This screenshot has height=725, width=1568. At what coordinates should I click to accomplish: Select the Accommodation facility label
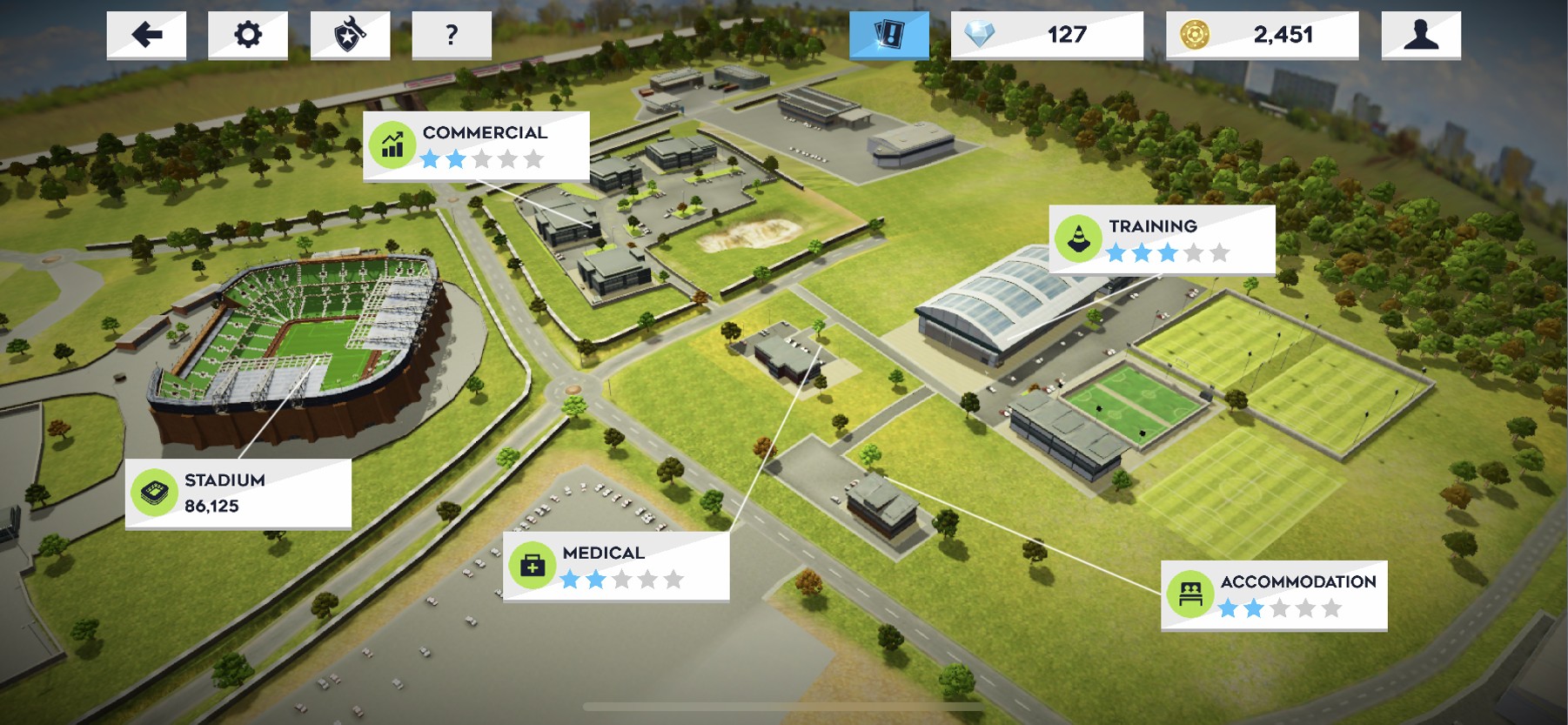1274,594
